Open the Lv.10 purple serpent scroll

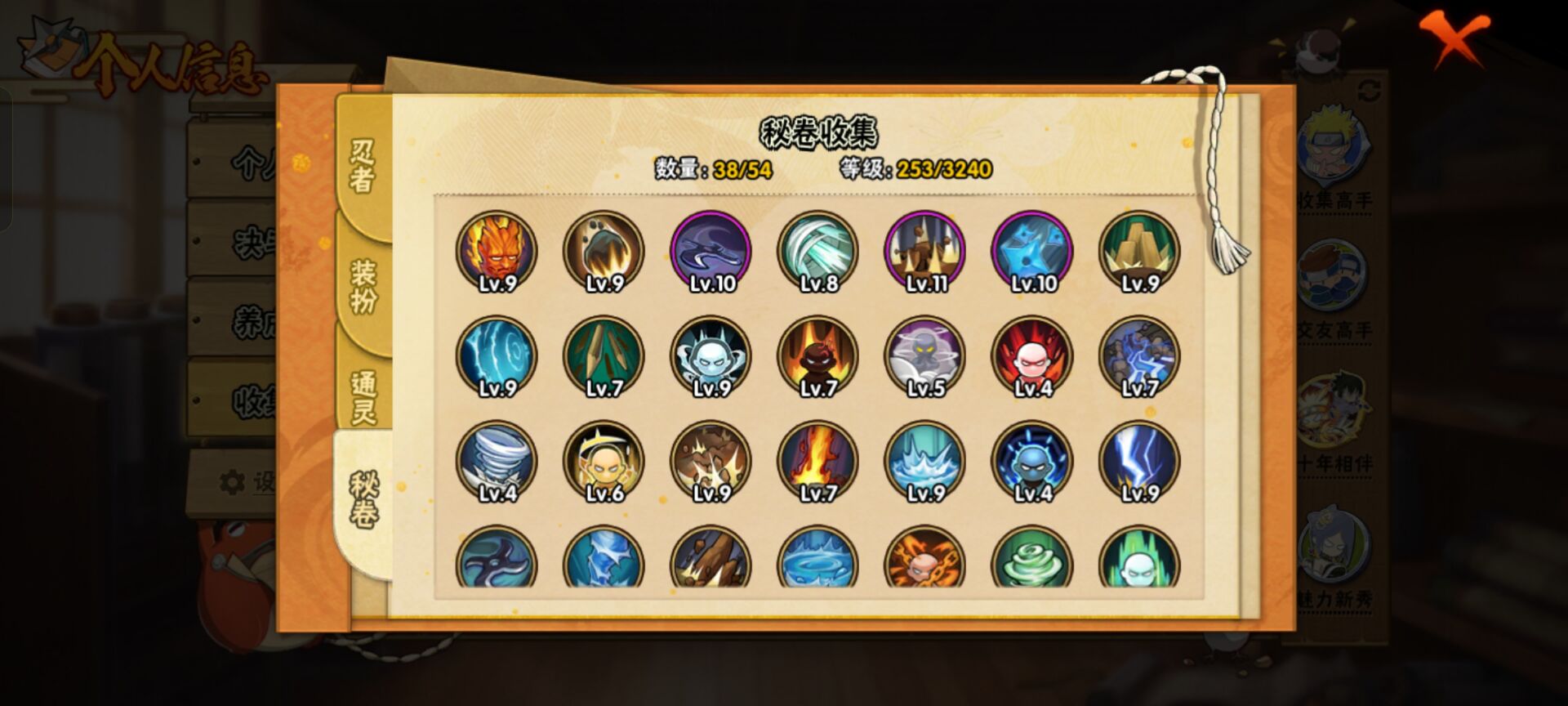pyautogui.click(x=709, y=251)
